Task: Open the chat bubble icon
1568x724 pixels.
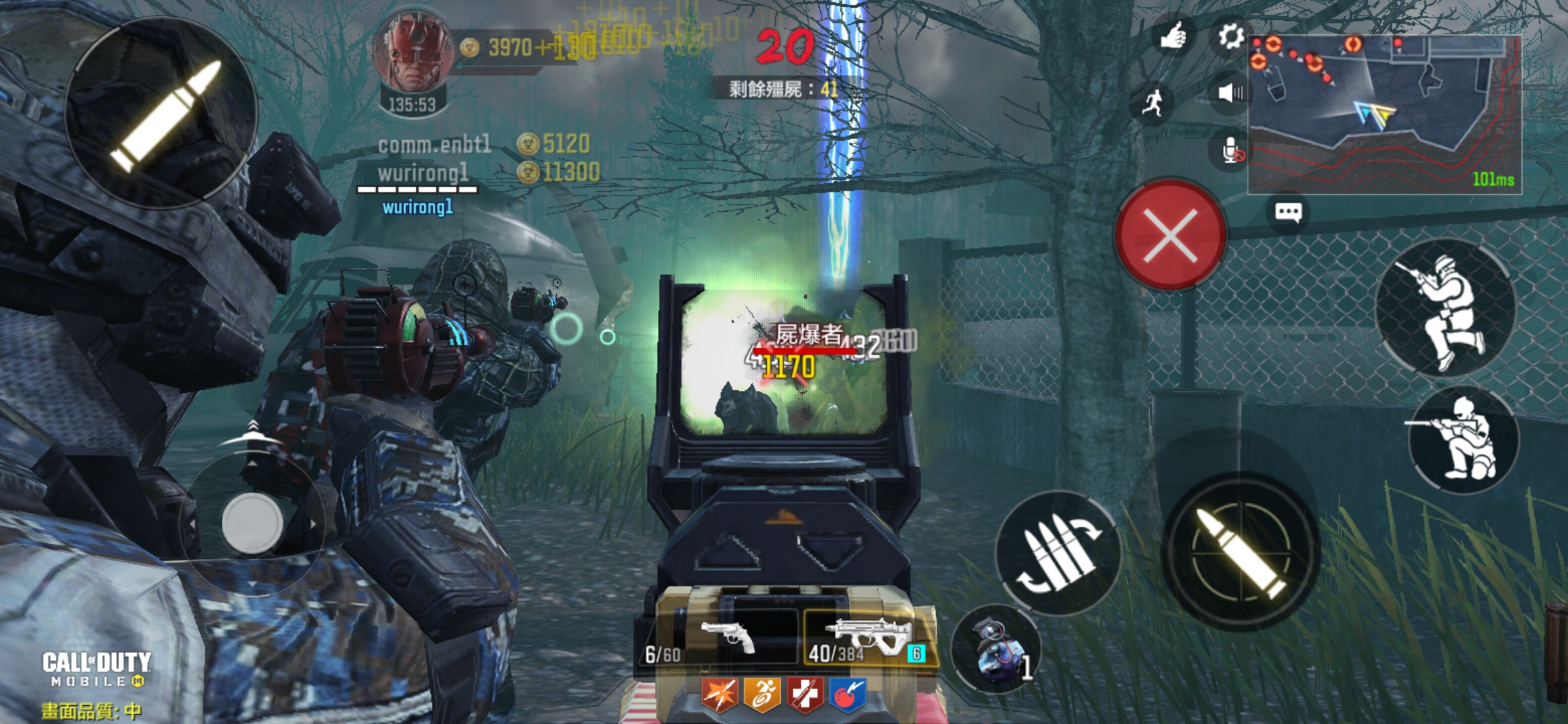Action: (x=1288, y=213)
